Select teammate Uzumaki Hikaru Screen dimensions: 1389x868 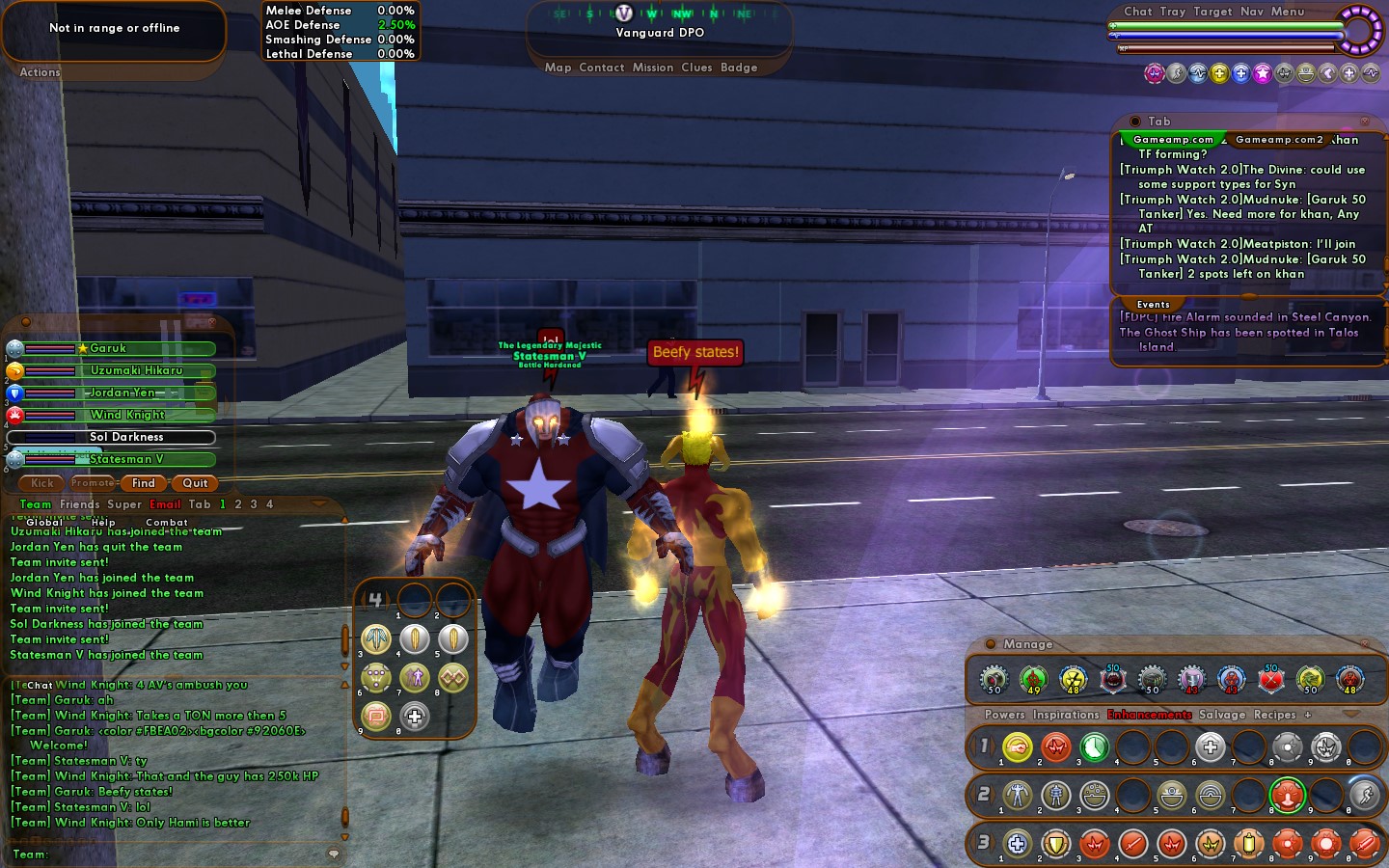pyautogui.click(x=136, y=370)
